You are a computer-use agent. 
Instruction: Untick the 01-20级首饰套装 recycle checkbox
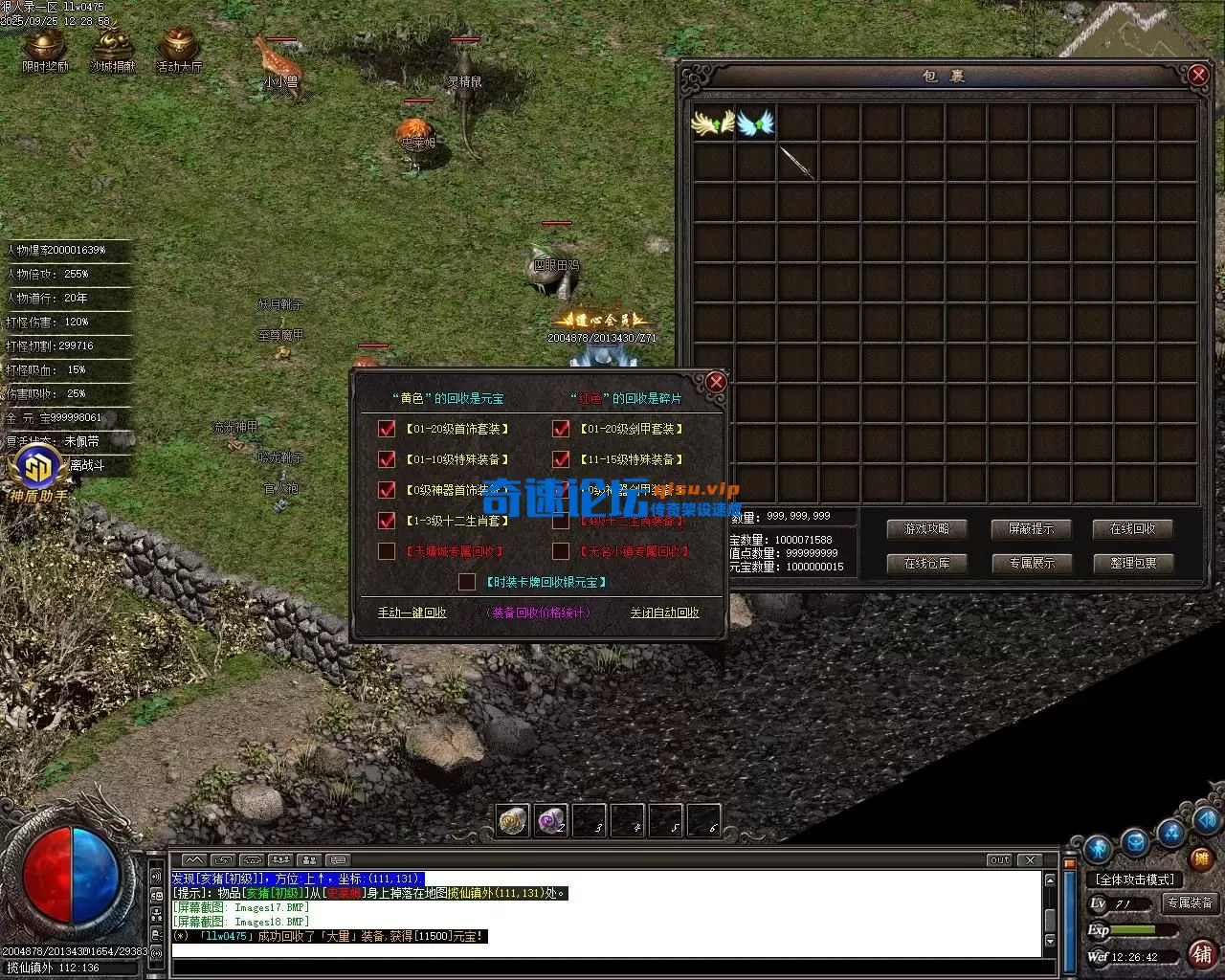point(387,429)
